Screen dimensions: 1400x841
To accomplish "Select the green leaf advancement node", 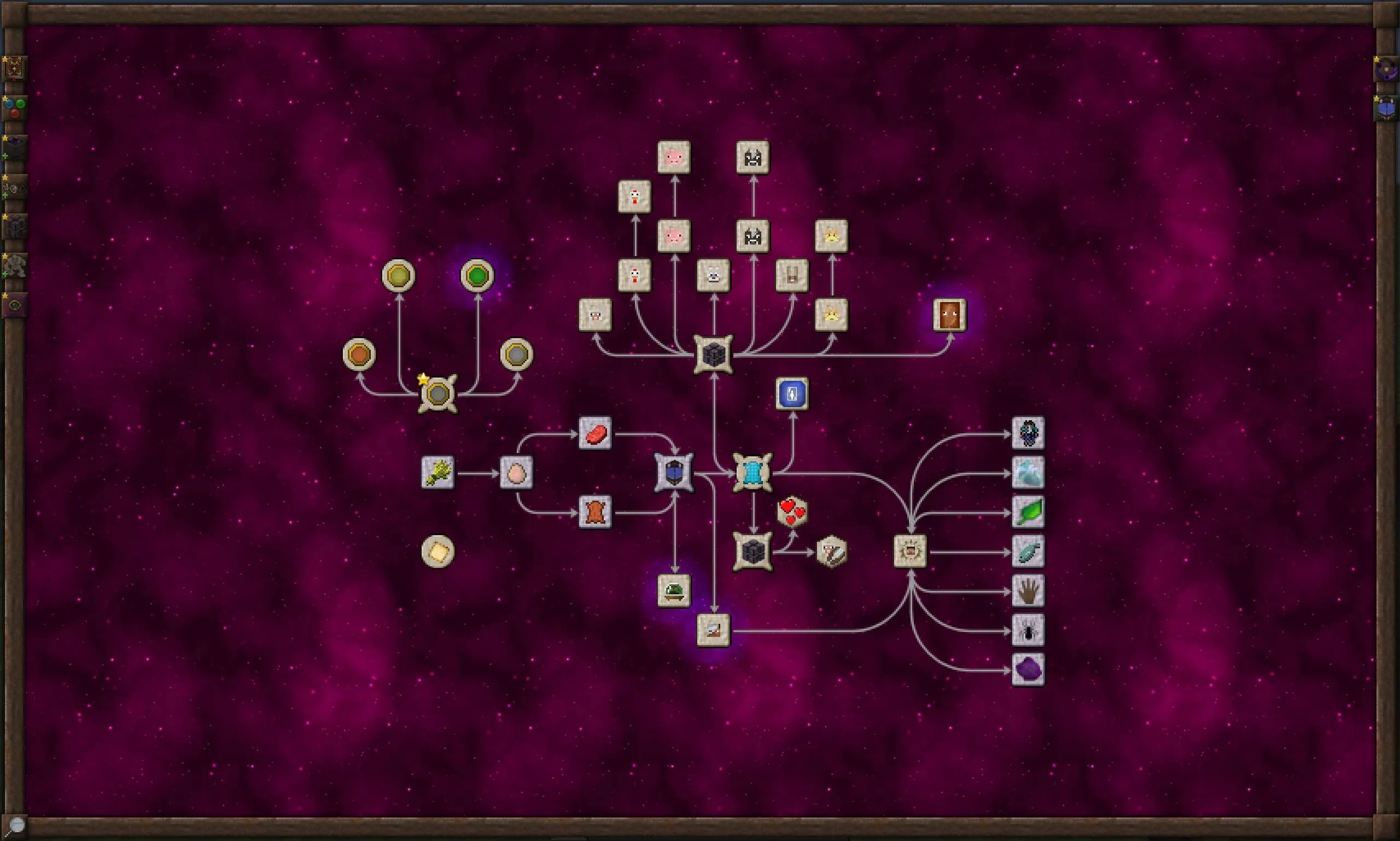I will (1028, 513).
